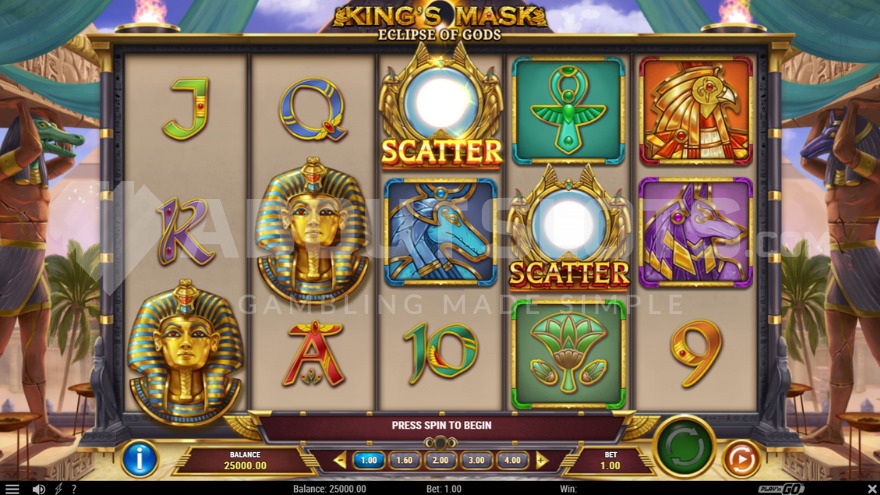Decrease bet with the left arrow
Screen dimensions: 880x495
[339, 460]
